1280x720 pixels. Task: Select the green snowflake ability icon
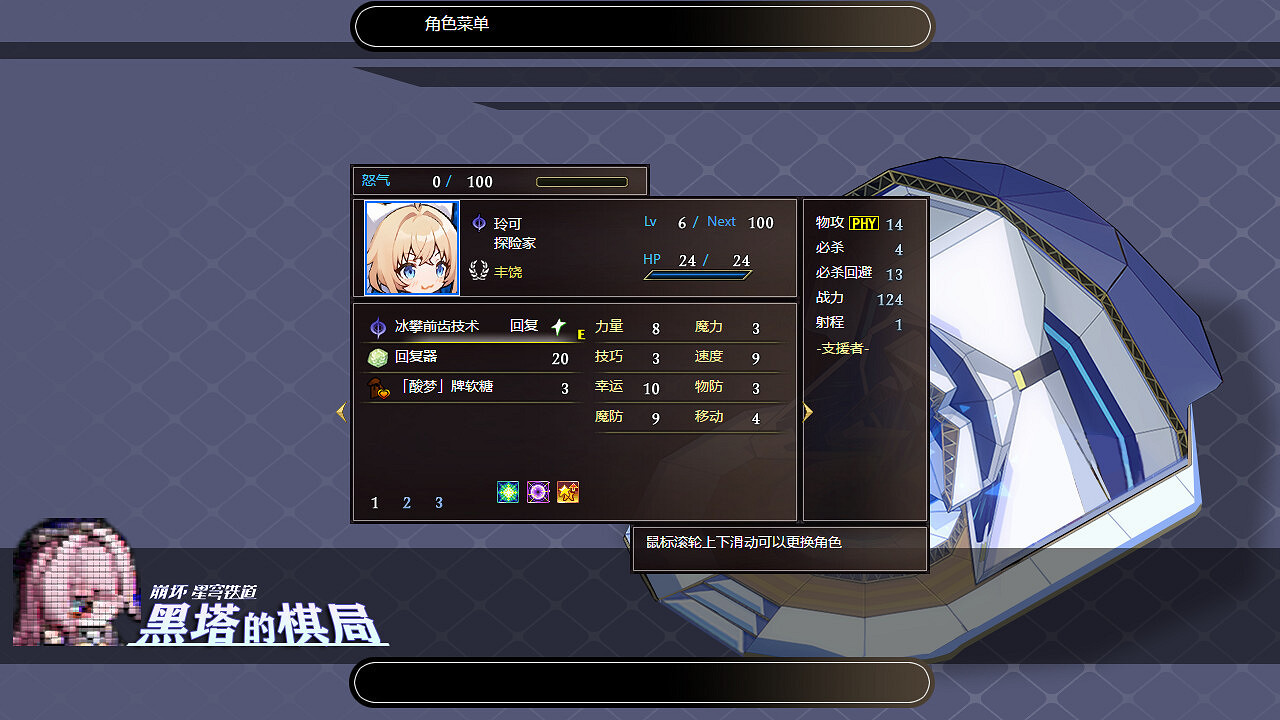coord(507,491)
